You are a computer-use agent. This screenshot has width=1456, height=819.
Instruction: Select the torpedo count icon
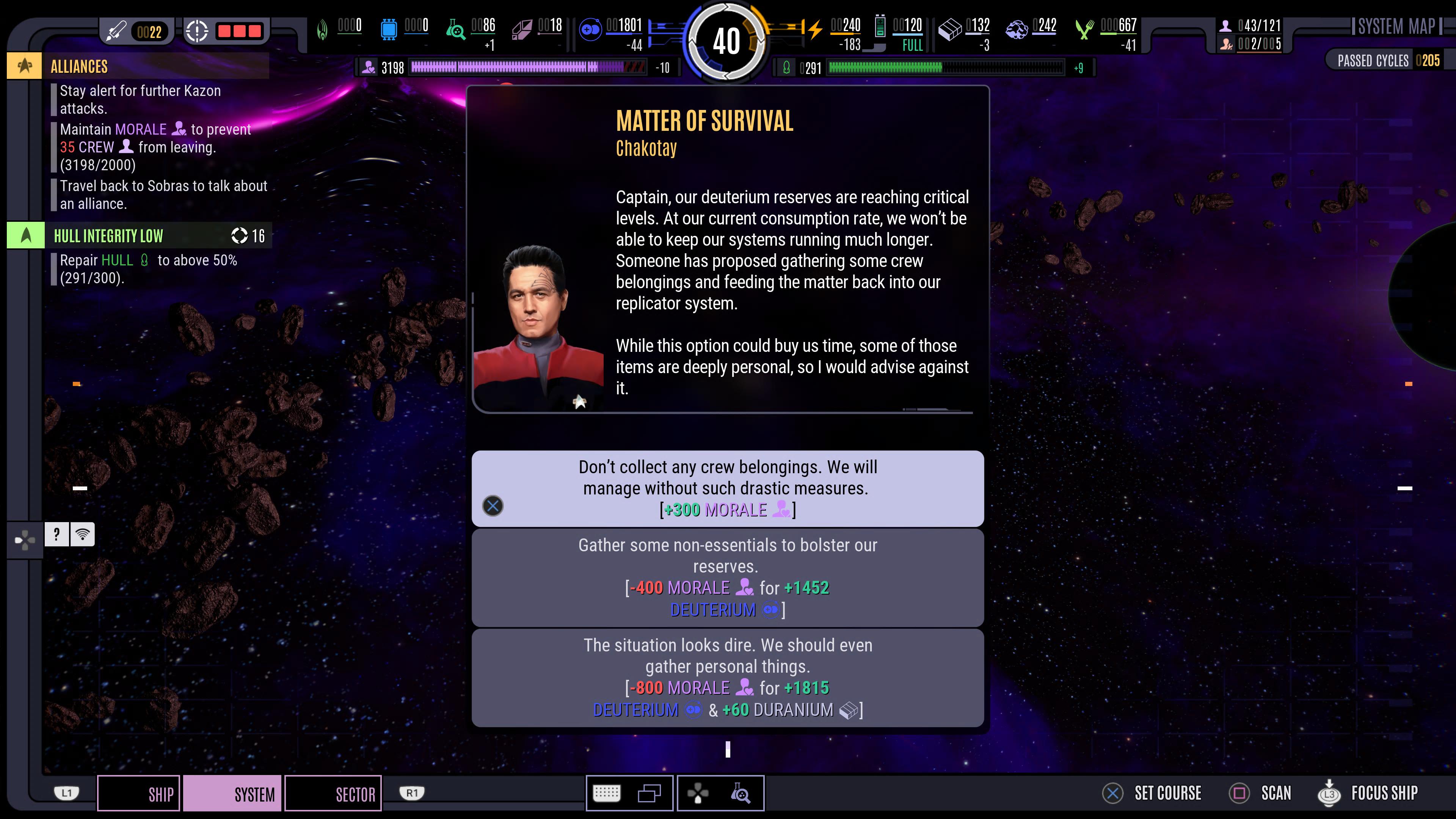pos(116,31)
